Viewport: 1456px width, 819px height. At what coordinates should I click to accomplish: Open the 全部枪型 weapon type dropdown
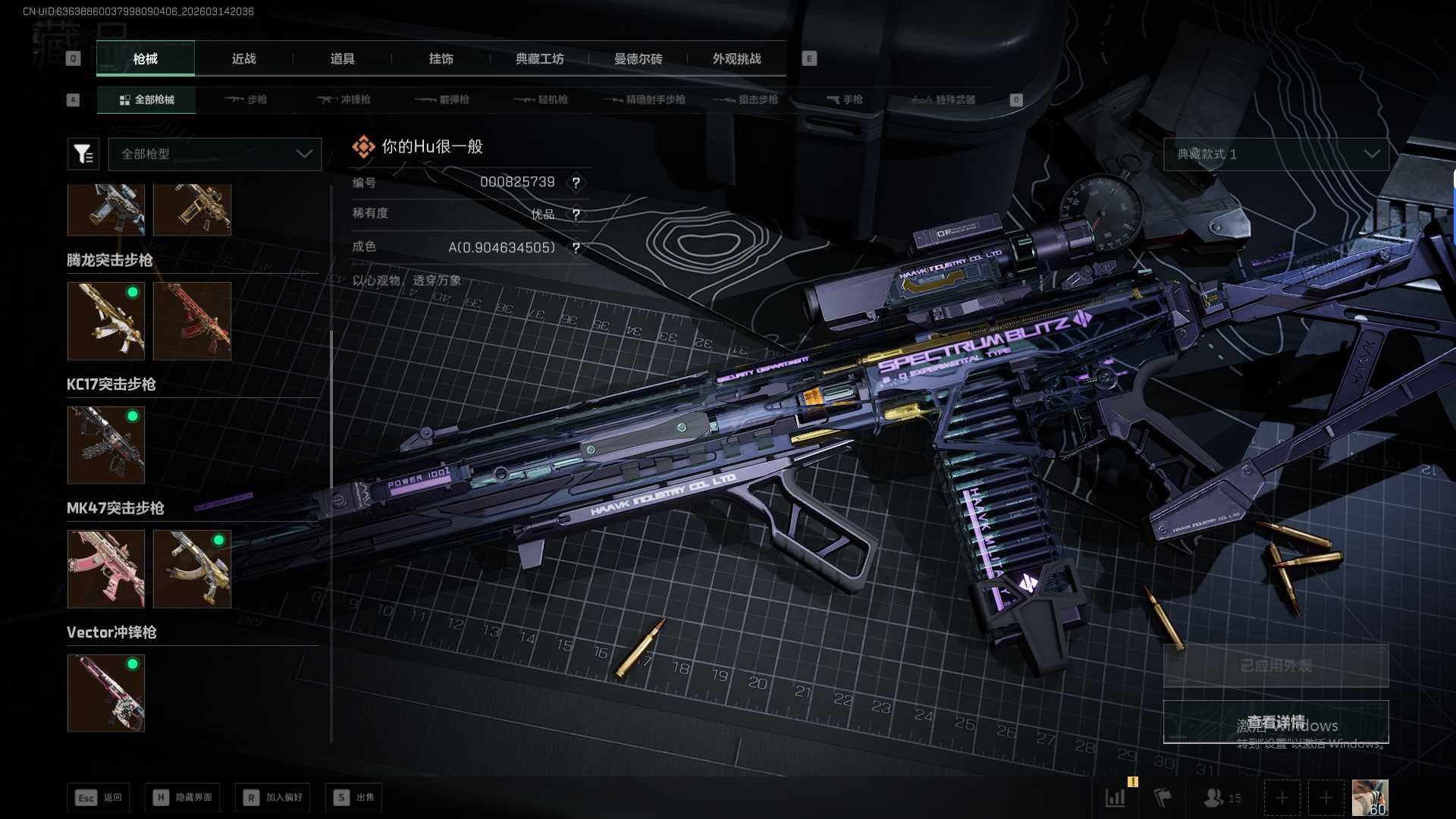(215, 154)
